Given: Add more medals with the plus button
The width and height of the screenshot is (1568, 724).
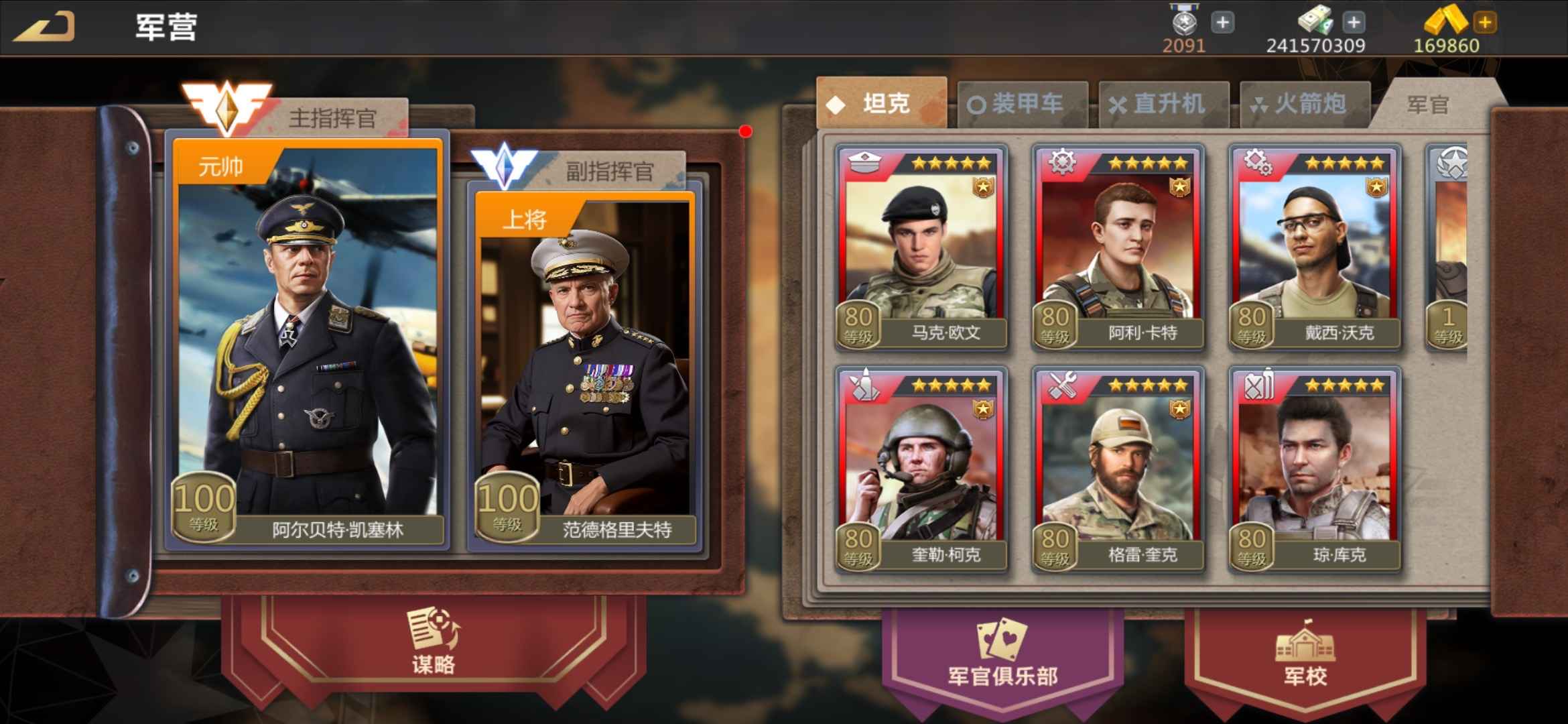Looking at the screenshot, I should tap(1222, 23).
